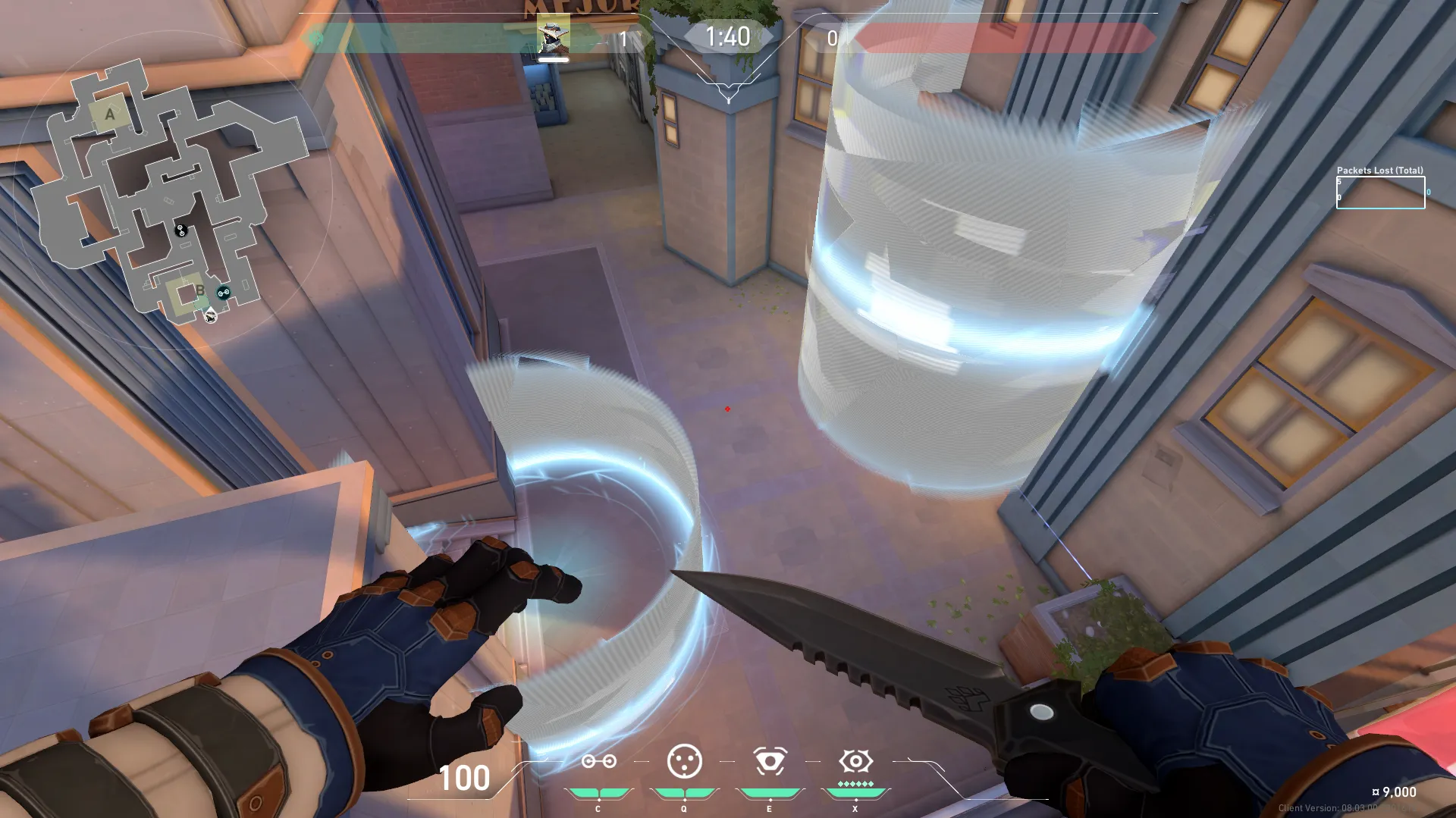Select the B site marker on the minimap
The image size is (1456, 818).
pos(199,290)
